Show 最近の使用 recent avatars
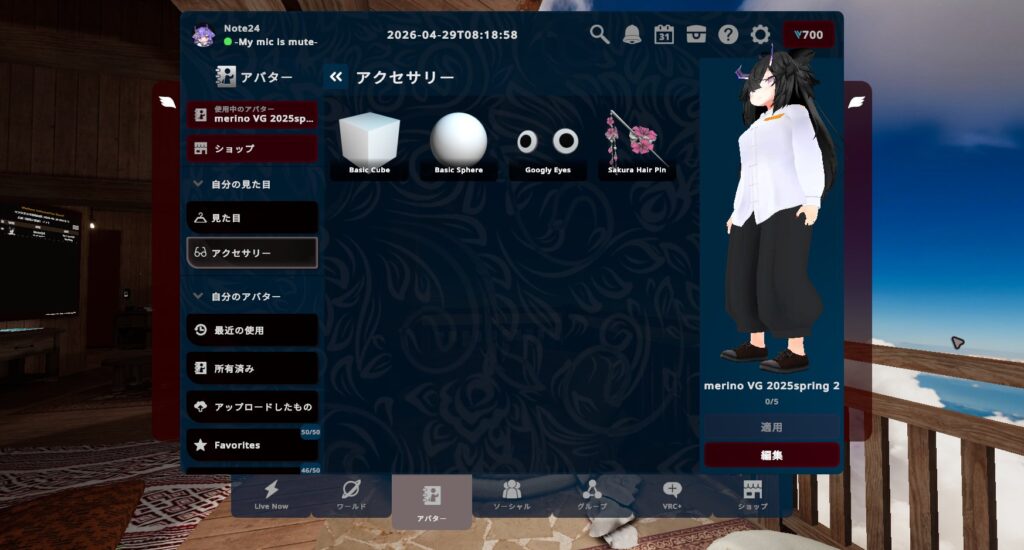Screen dimensions: 1024x550 point(252,330)
